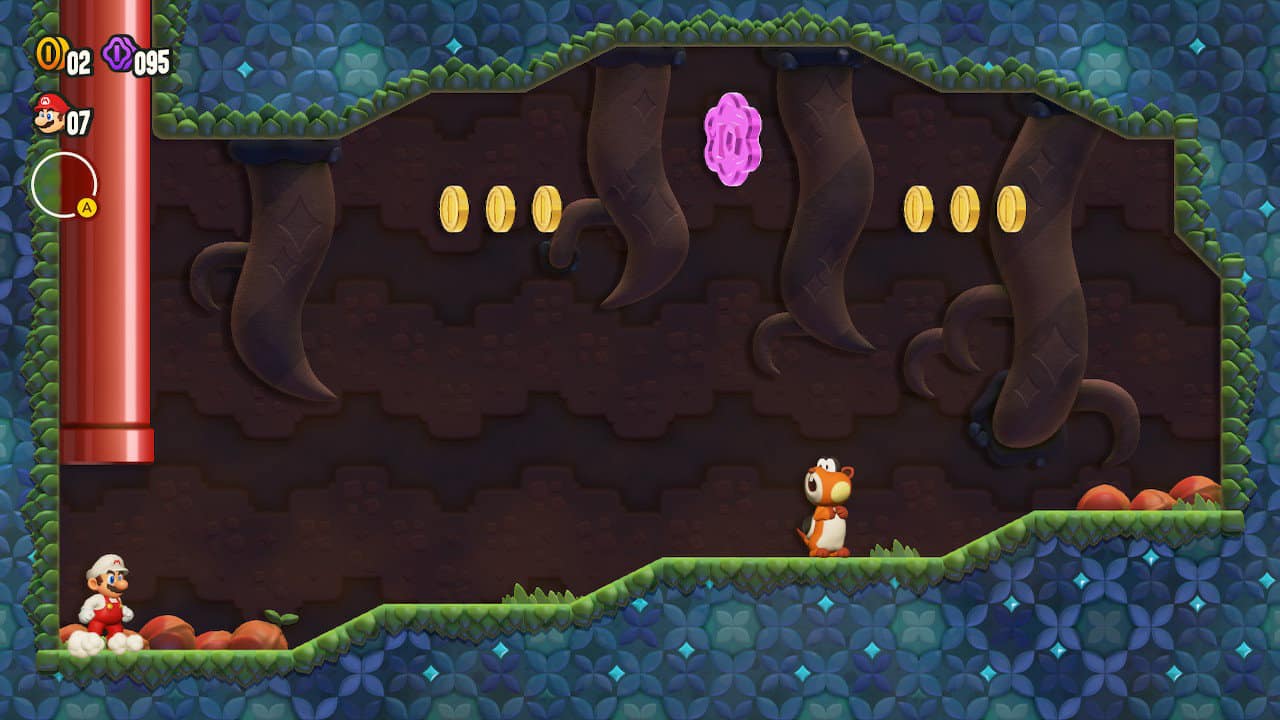Toggle the badge action ring indicator
Viewport: 1280px width, 720px height.
point(64,183)
